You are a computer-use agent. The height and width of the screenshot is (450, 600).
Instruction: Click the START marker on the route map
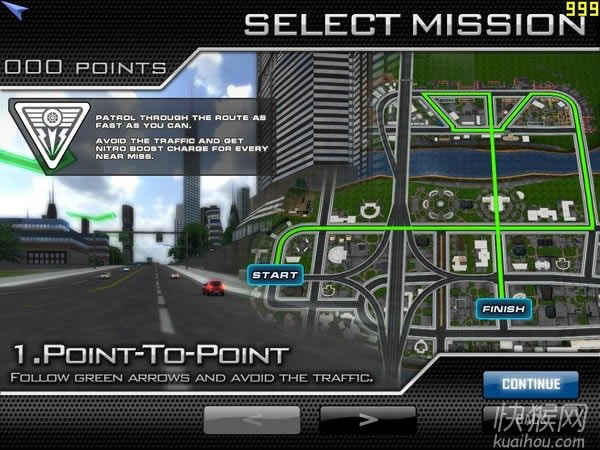pyautogui.click(x=269, y=274)
